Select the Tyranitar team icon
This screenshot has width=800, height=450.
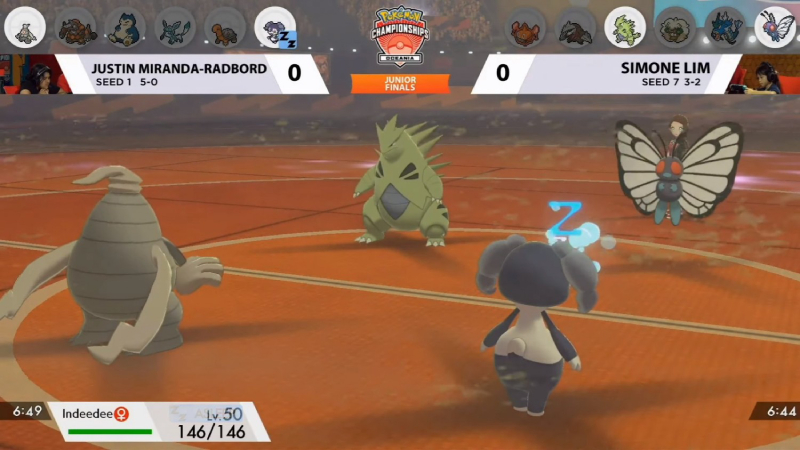pos(626,27)
